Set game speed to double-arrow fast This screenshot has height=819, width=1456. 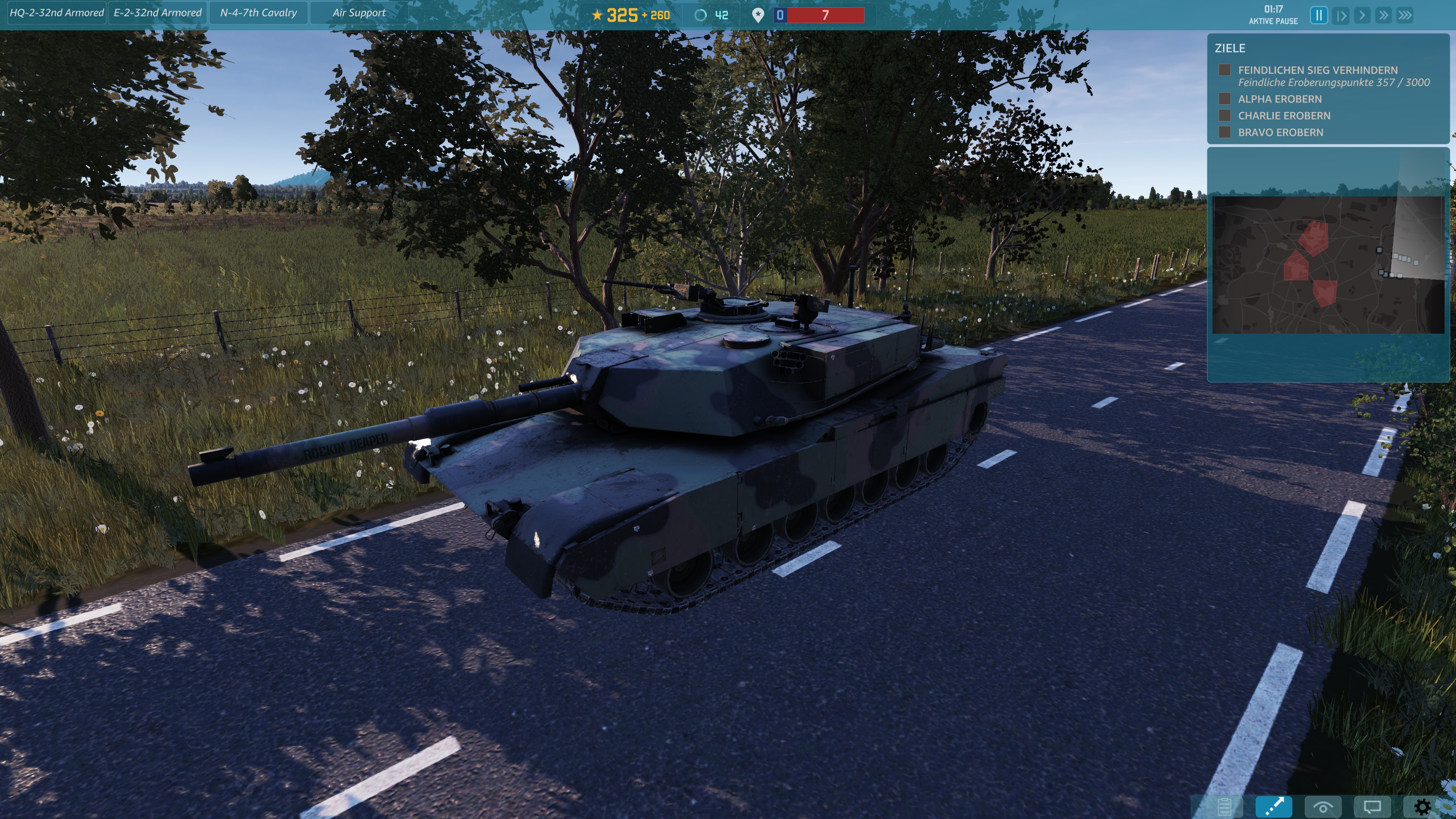pyautogui.click(x=1383, y=15)
